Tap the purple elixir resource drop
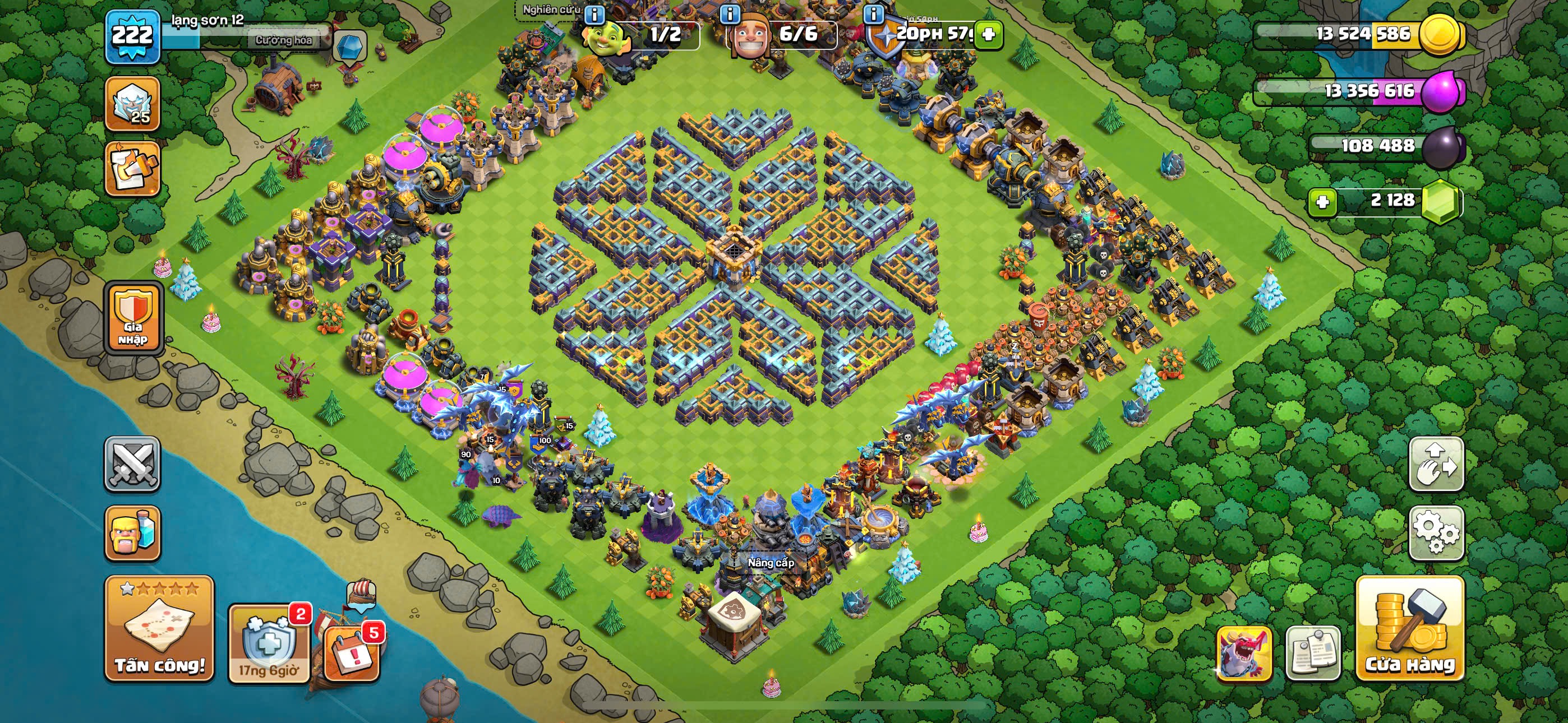1568x723 pixels. [1441, 91]
